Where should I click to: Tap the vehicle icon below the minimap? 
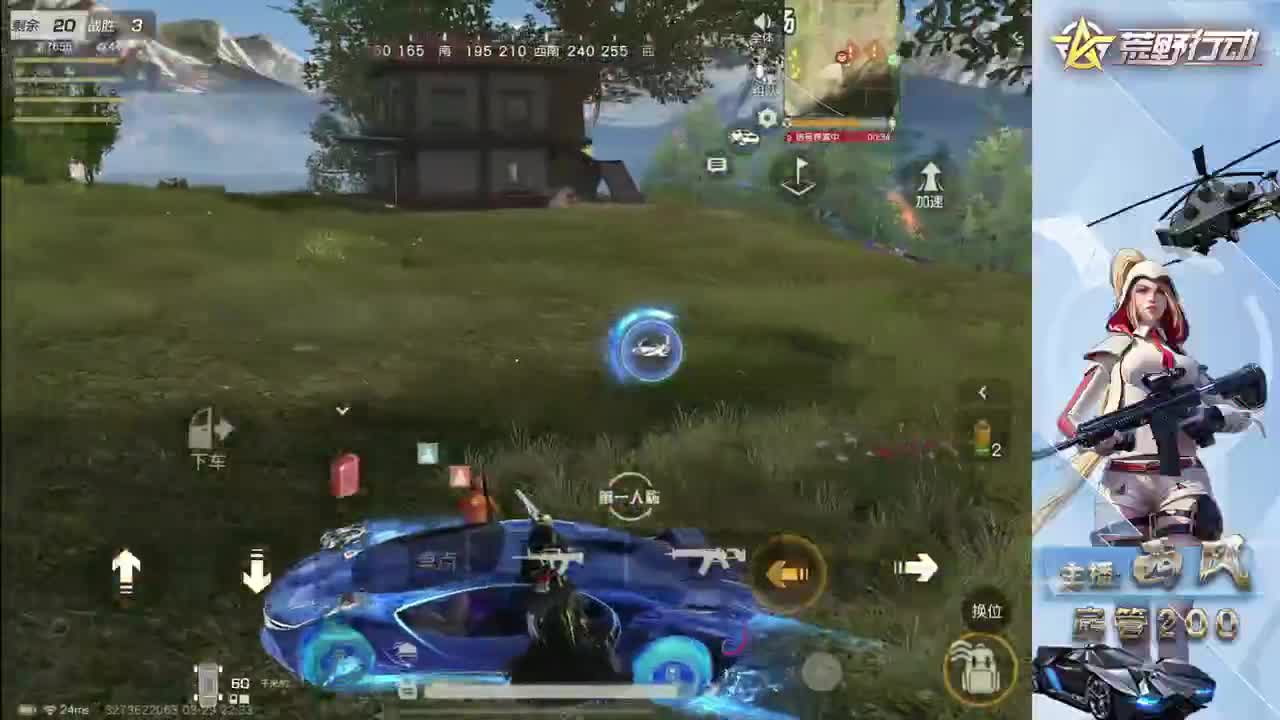click(743, 137)
